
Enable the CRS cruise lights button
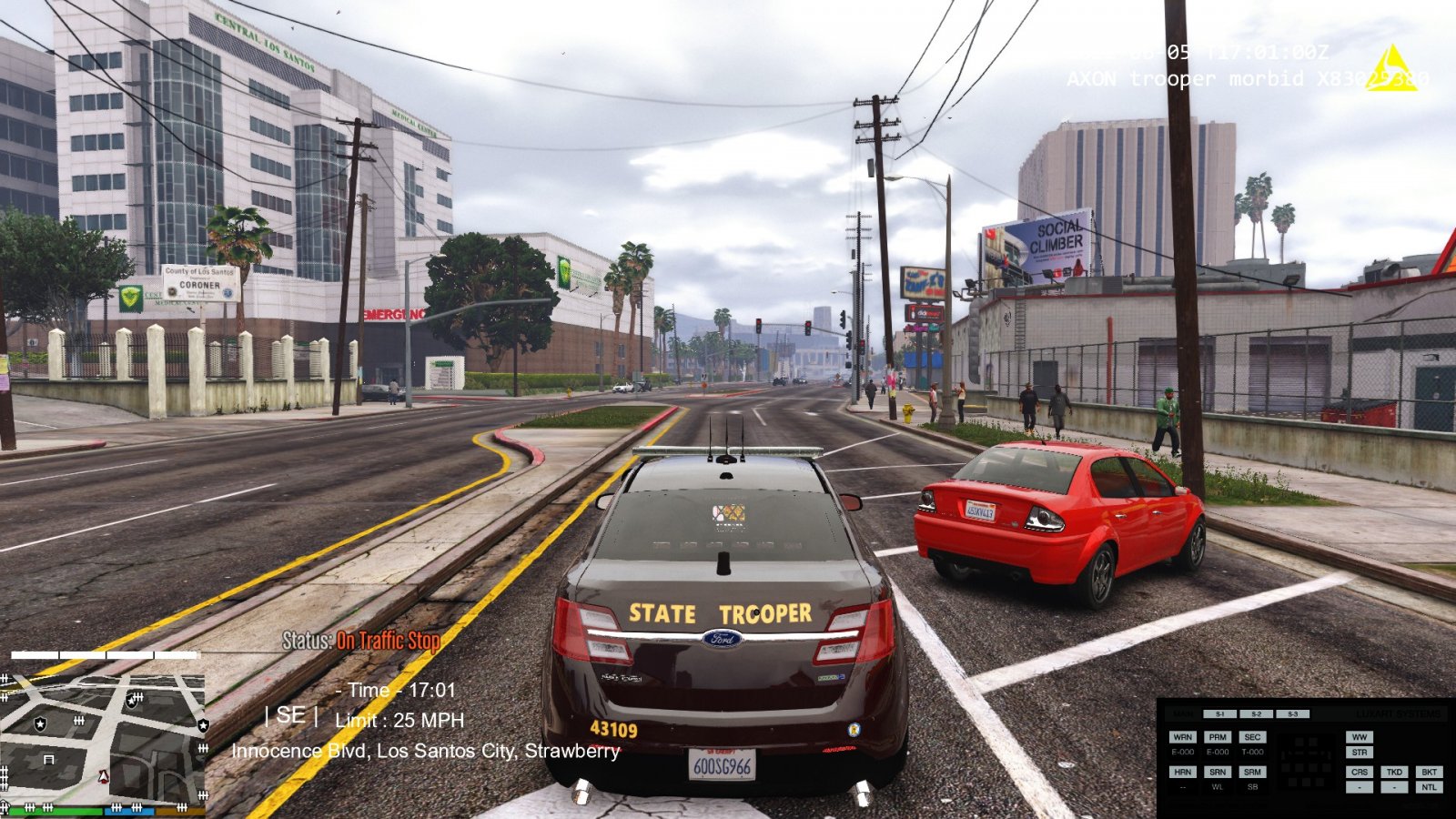click(x=1360, y=772)
